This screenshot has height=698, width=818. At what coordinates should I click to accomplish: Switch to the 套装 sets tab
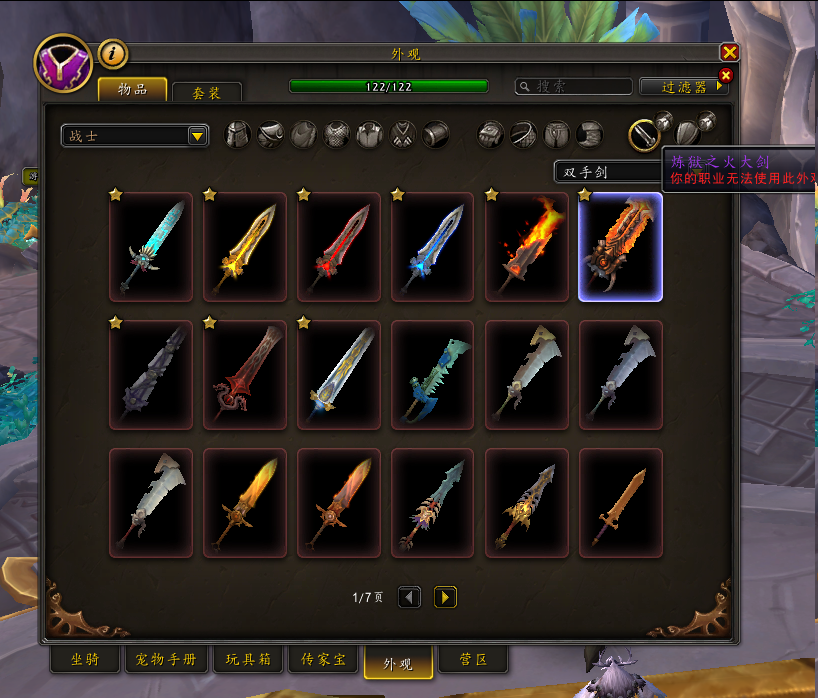click(206, 92)
